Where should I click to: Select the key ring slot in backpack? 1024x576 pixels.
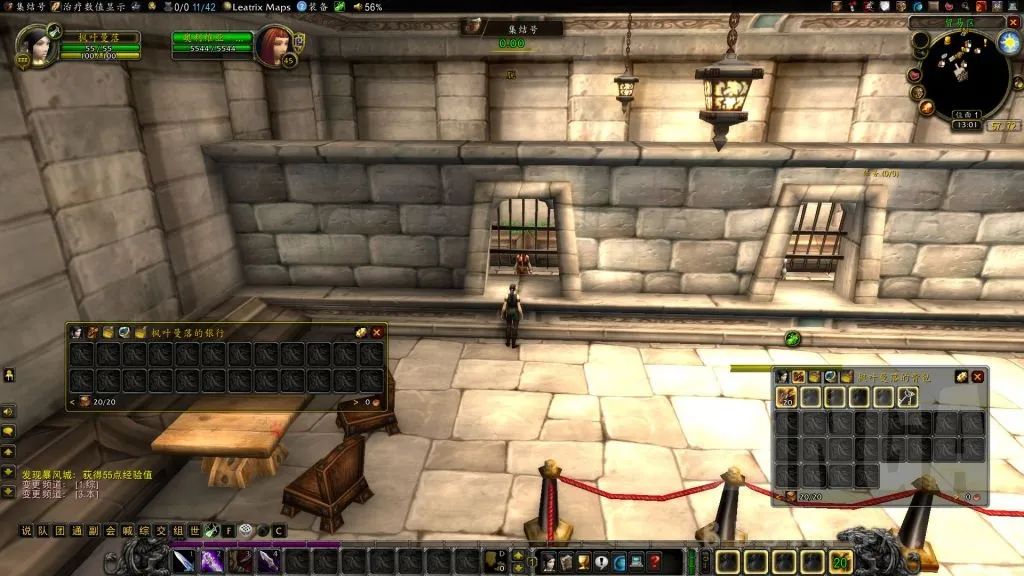(909, 397)
